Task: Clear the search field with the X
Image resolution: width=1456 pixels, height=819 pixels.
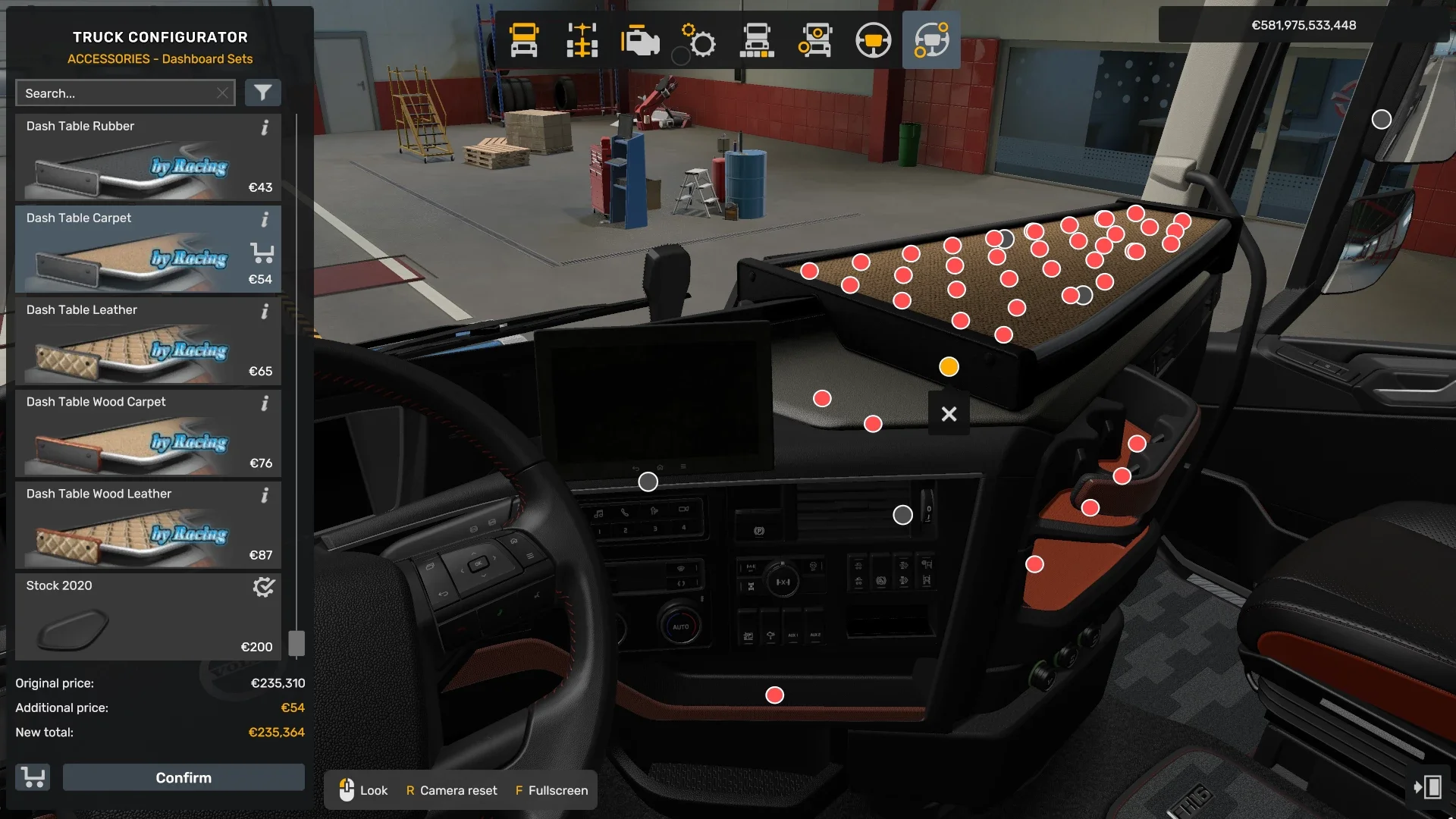Action: 222,93
